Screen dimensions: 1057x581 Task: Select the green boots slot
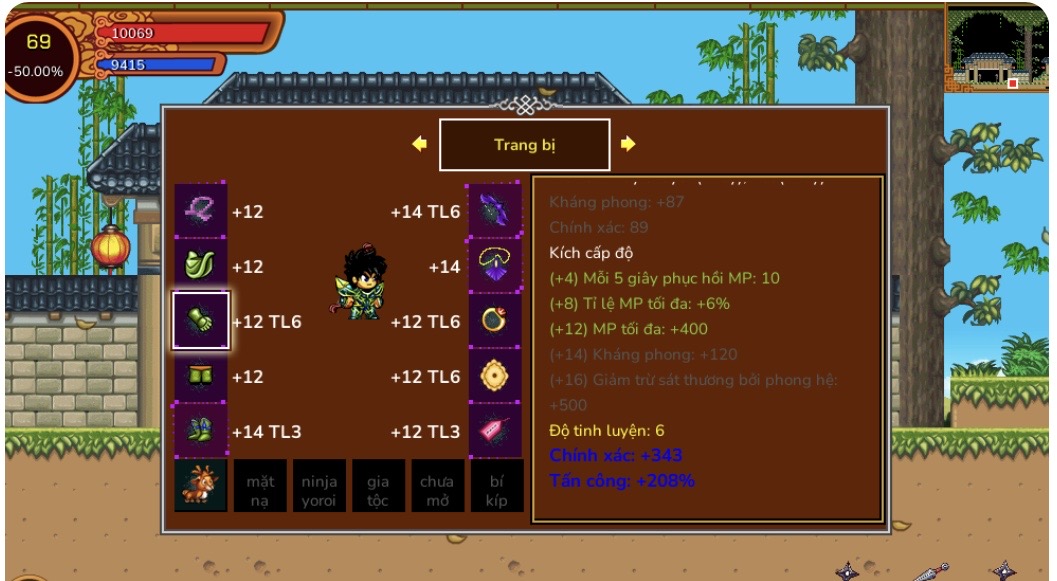click(x=201, y=431)
